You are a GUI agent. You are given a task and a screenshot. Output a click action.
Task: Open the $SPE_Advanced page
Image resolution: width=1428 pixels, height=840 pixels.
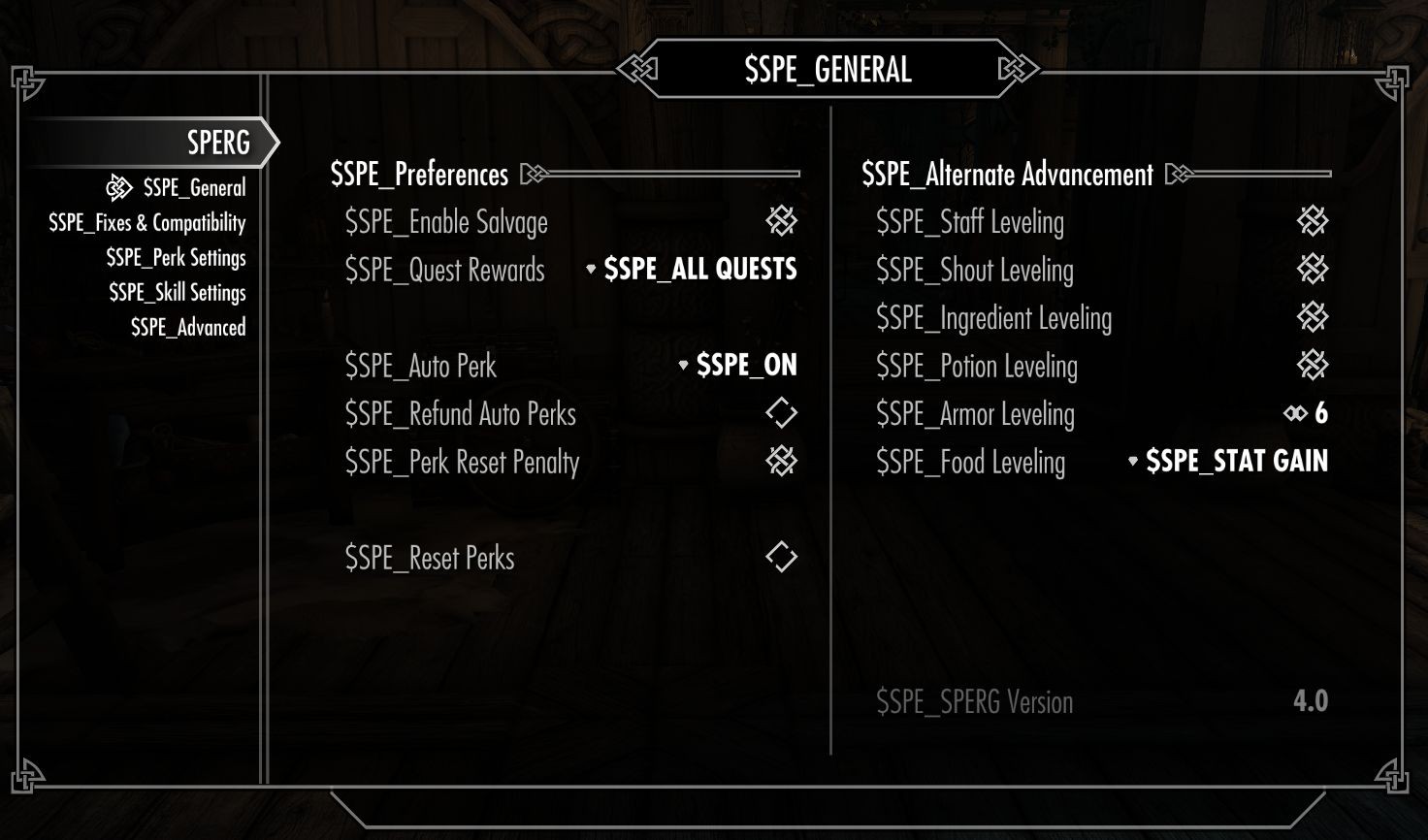[x=188, y=327]
